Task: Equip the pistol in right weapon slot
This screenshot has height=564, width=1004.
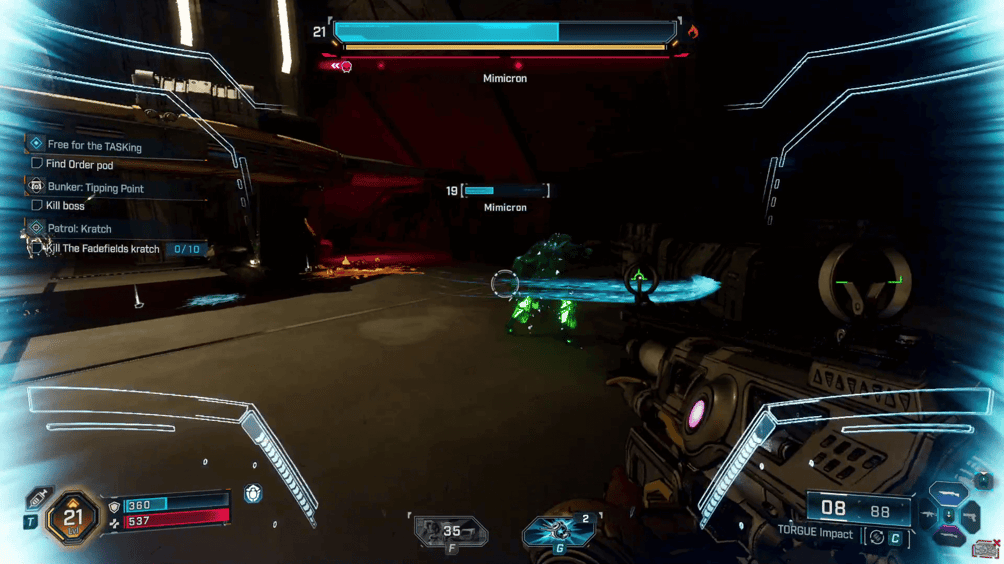Action: coord(971,516)
